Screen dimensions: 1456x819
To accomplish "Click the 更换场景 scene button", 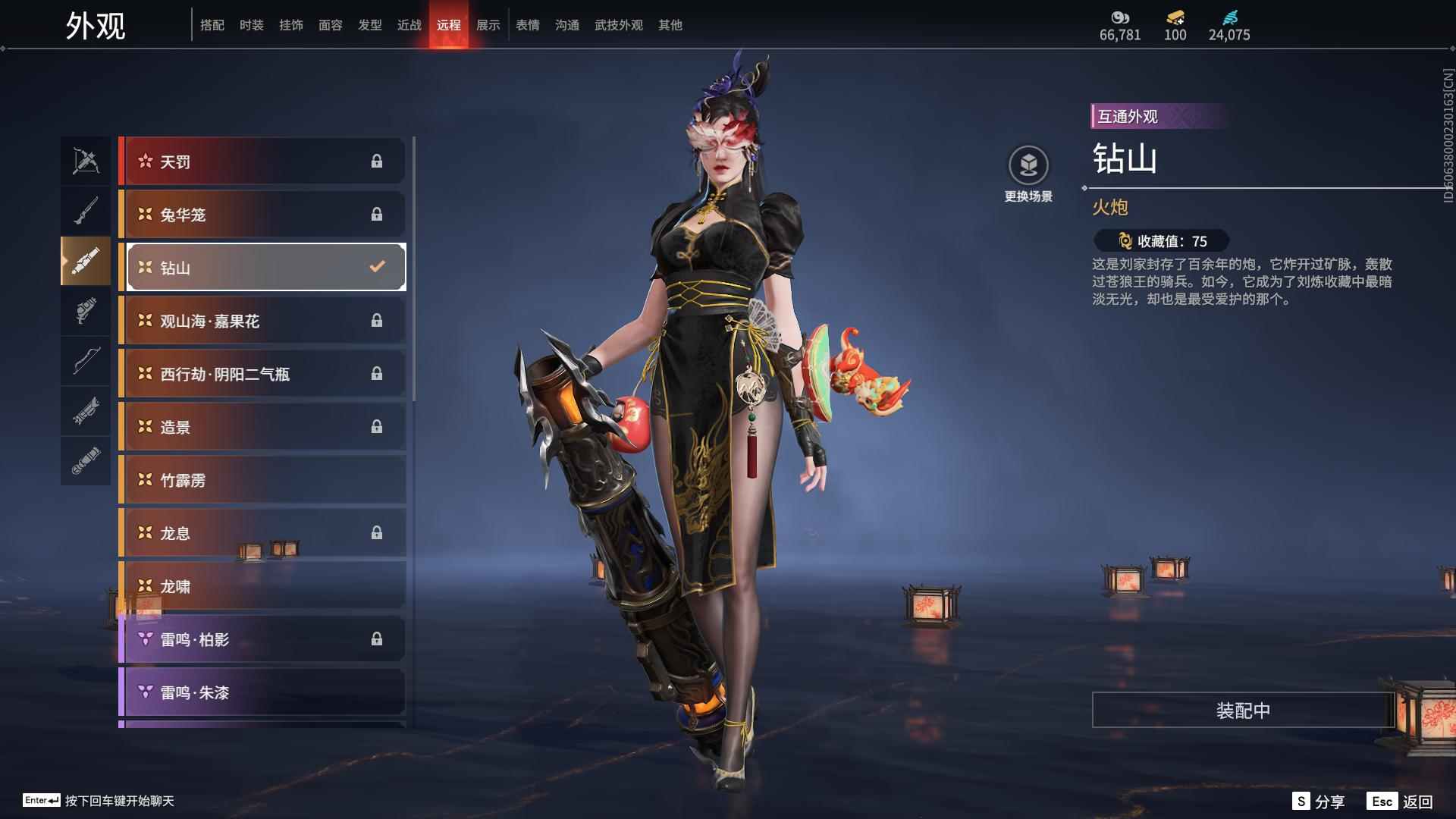I will click(1028, 174).
